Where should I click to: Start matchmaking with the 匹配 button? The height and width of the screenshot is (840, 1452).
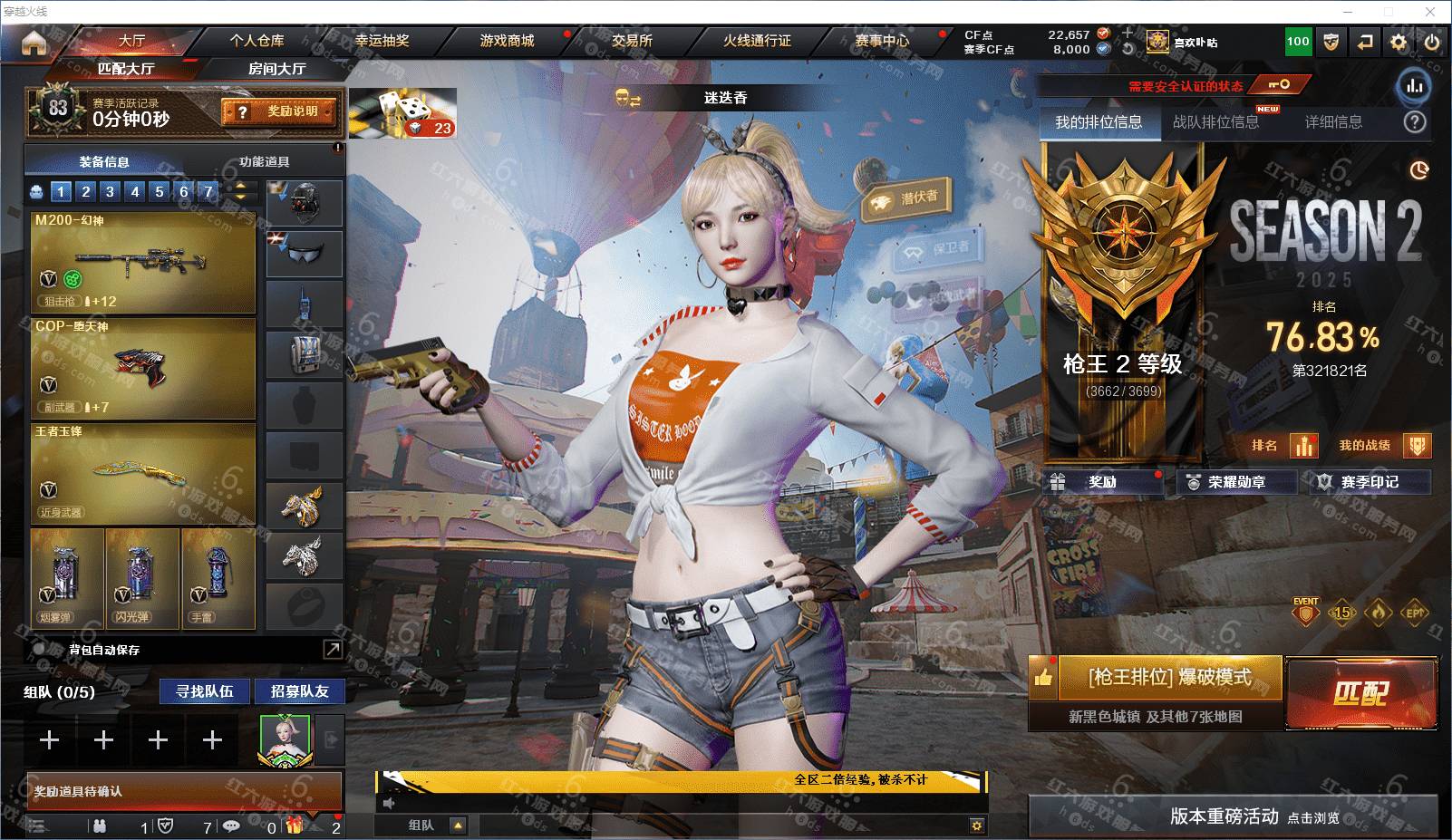pos(1360,693)
